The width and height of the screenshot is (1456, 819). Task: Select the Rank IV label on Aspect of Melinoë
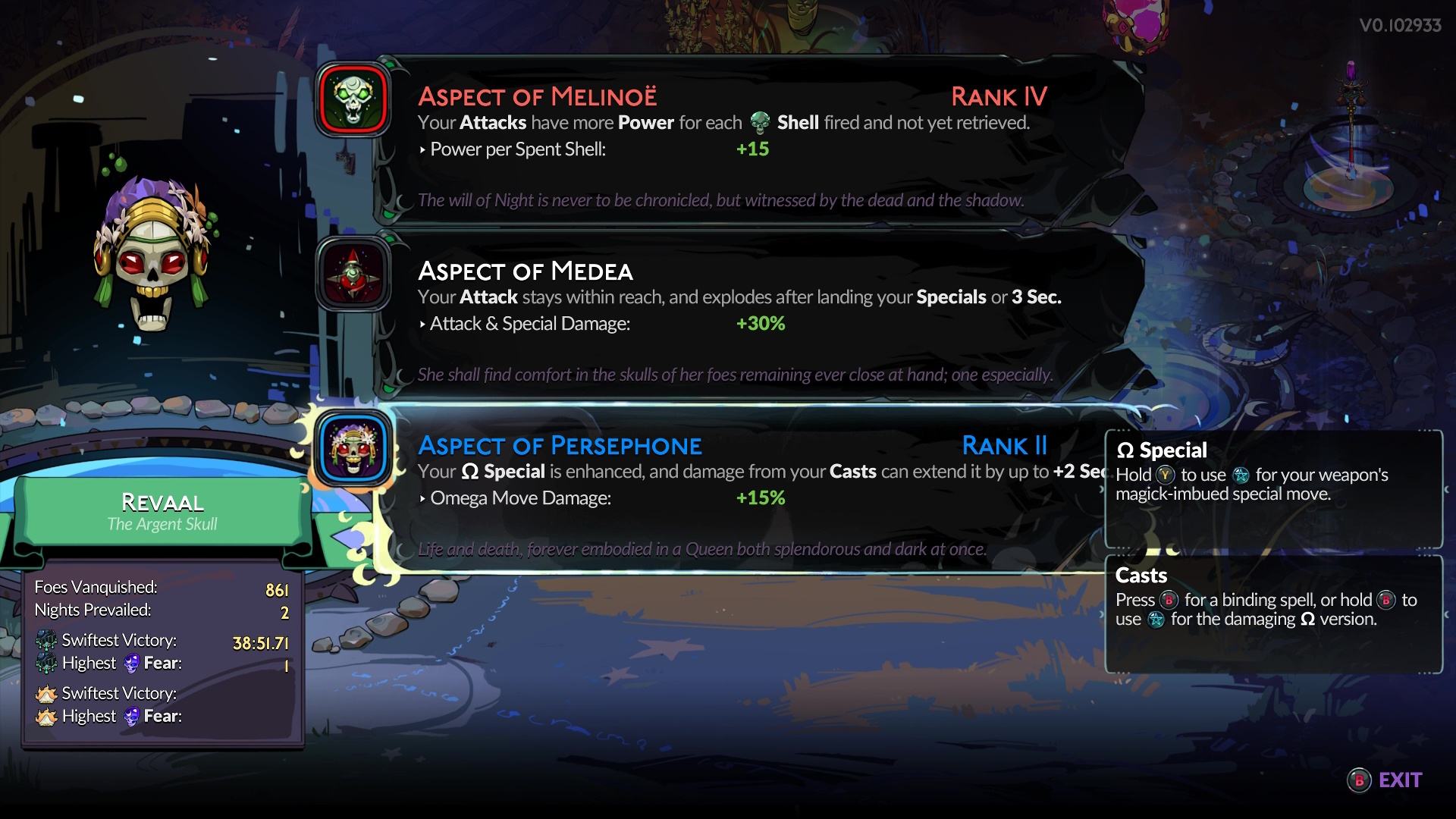(998, 97)
